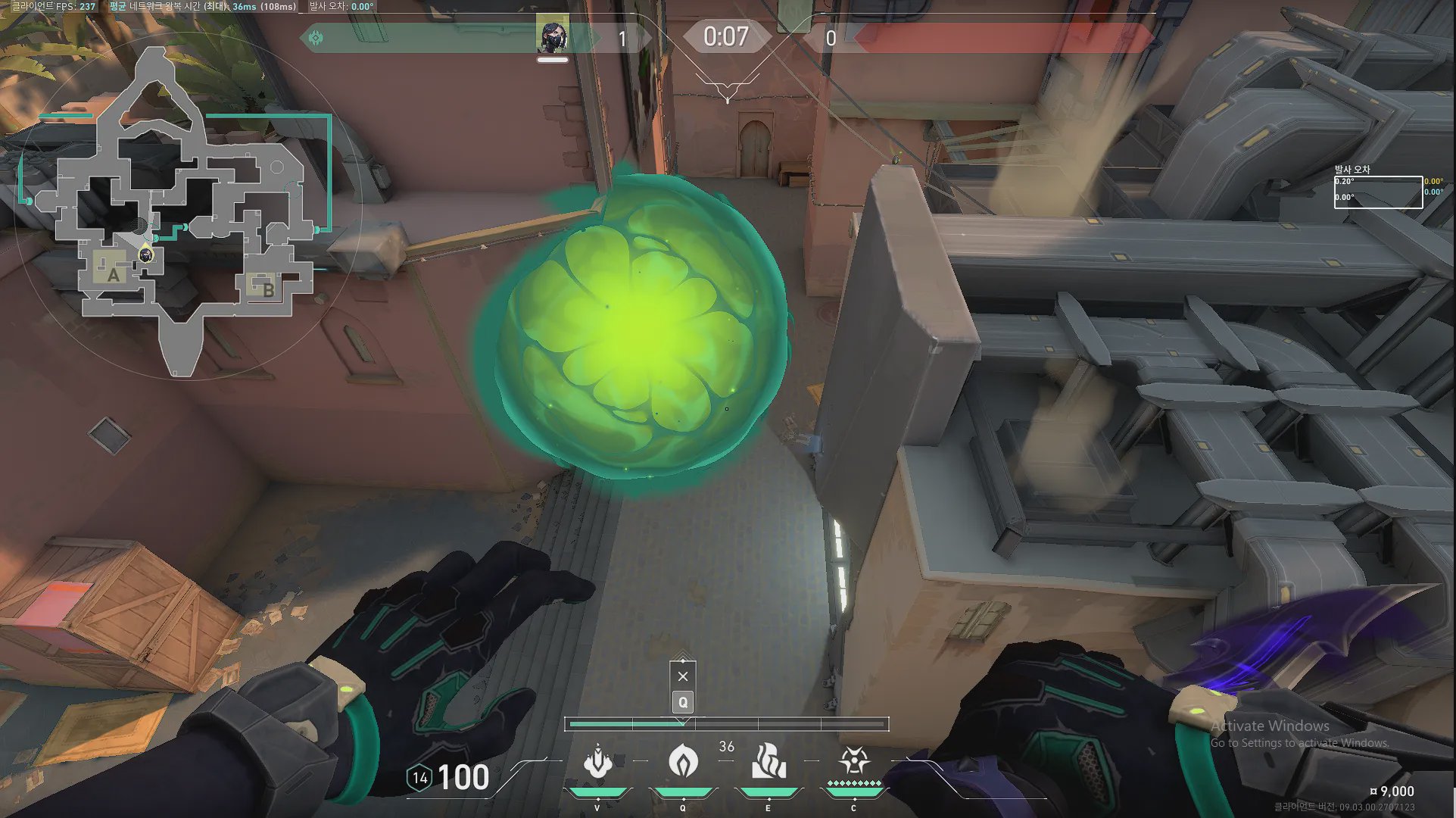Click the cancel X icon above the fuel bar

683,676
